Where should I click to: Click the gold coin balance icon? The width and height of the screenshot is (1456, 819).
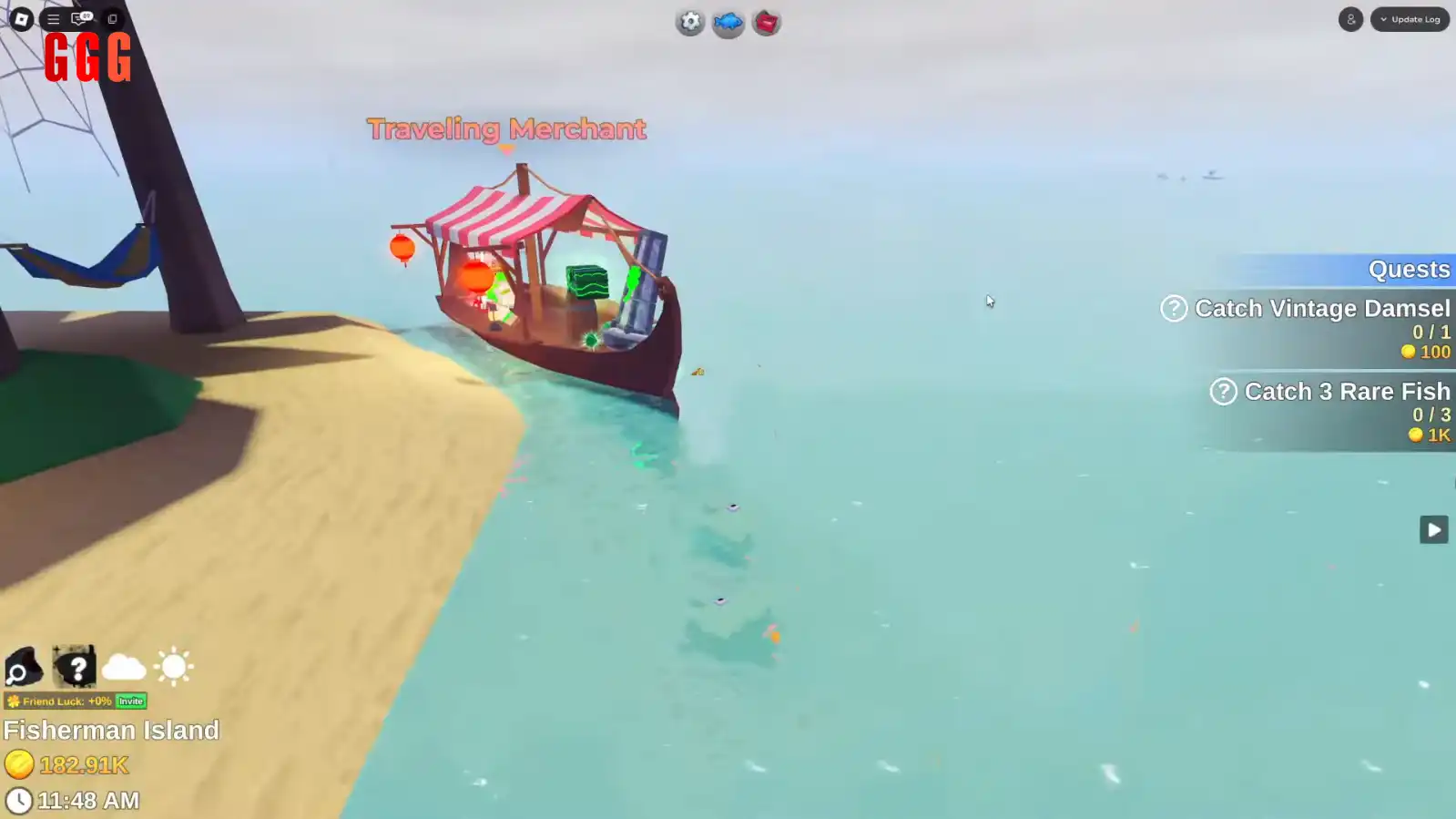20,765
